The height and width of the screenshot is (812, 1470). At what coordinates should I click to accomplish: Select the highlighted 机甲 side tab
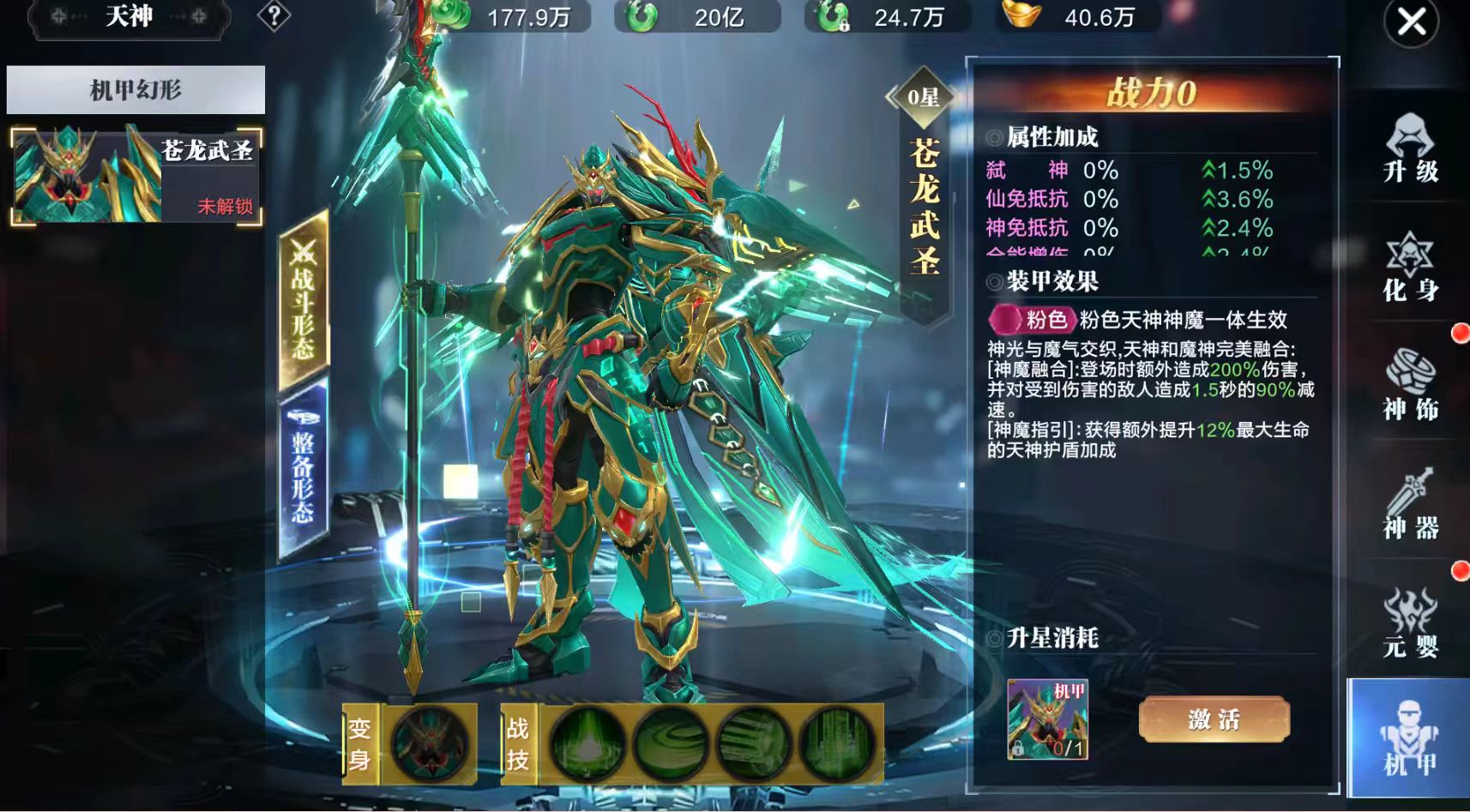(x=1409, y=738)
